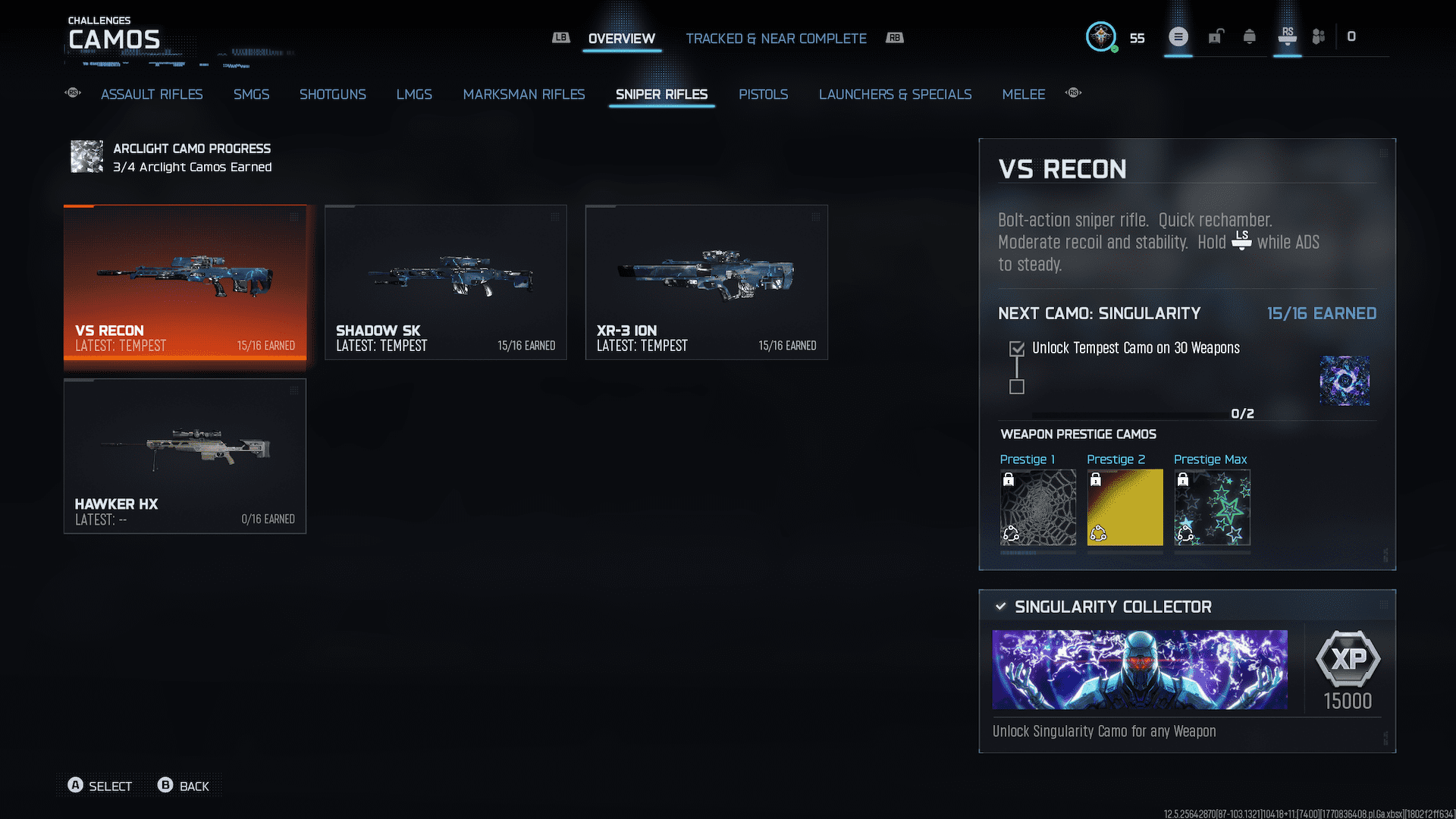
Task: Click the LB bumper icon beside Overview
Action: tap(561, 37)
